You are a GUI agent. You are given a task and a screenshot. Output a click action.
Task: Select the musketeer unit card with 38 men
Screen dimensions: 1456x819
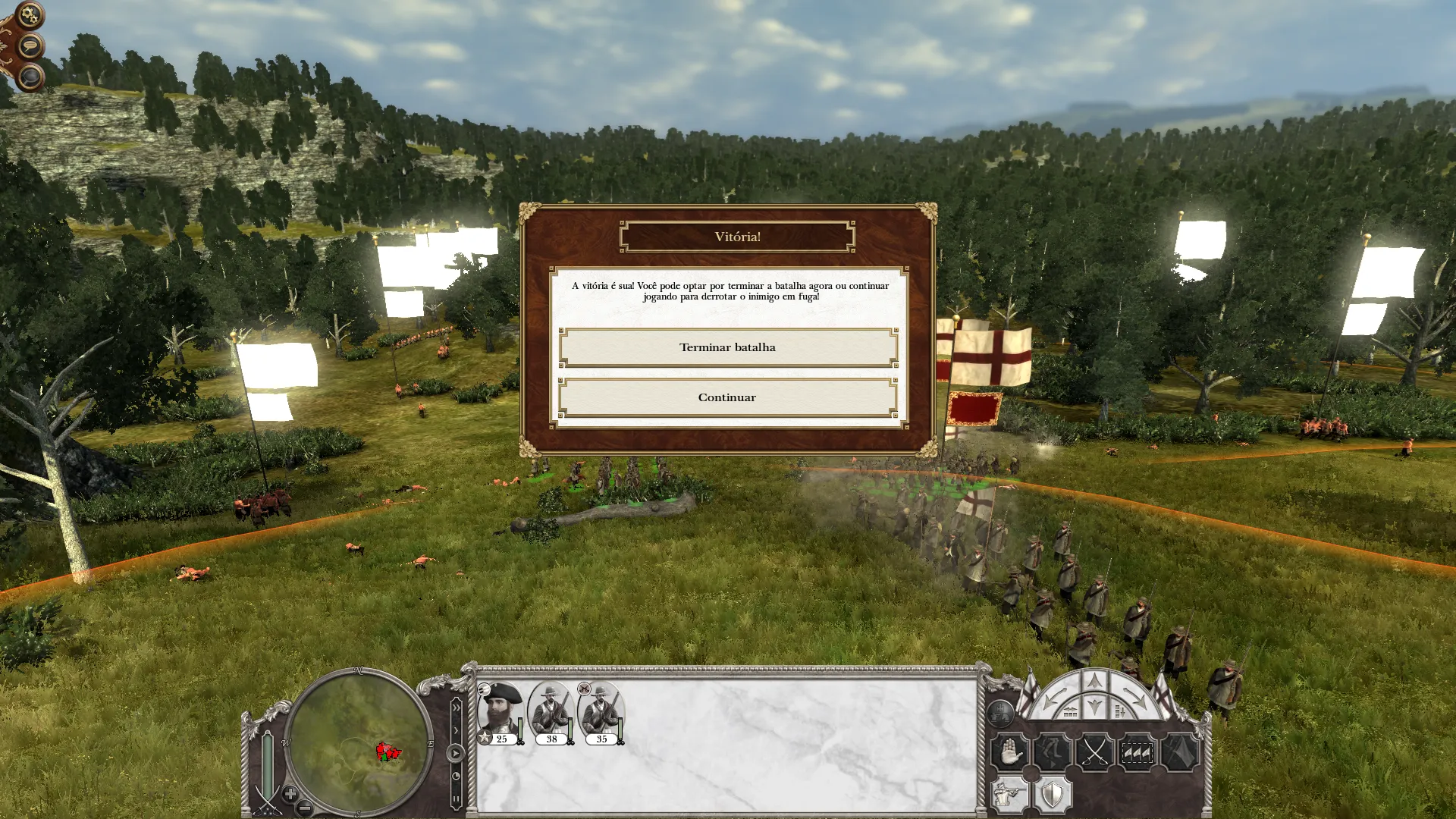(551, 714)
